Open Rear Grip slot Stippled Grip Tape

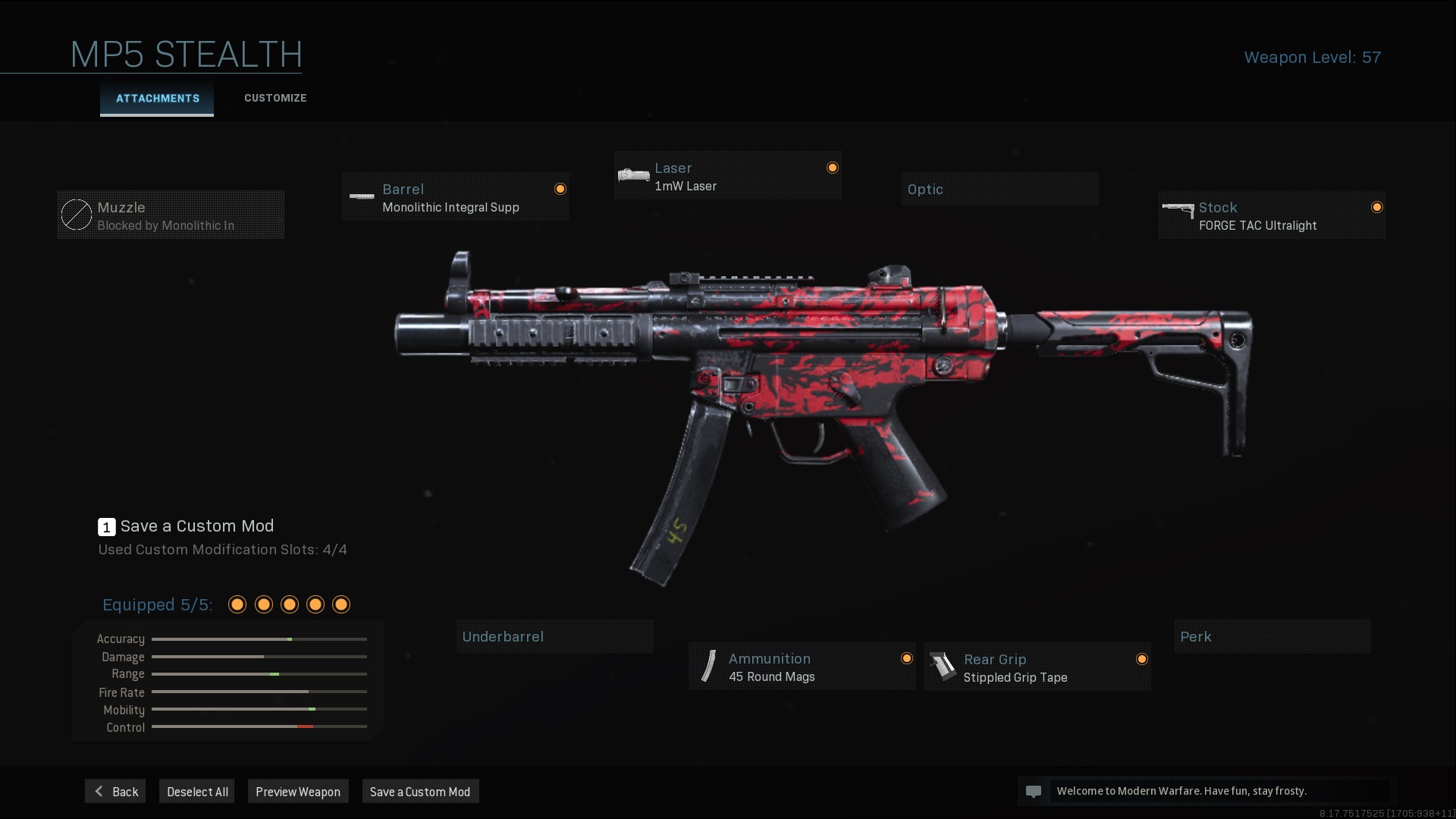point(1037,667)
